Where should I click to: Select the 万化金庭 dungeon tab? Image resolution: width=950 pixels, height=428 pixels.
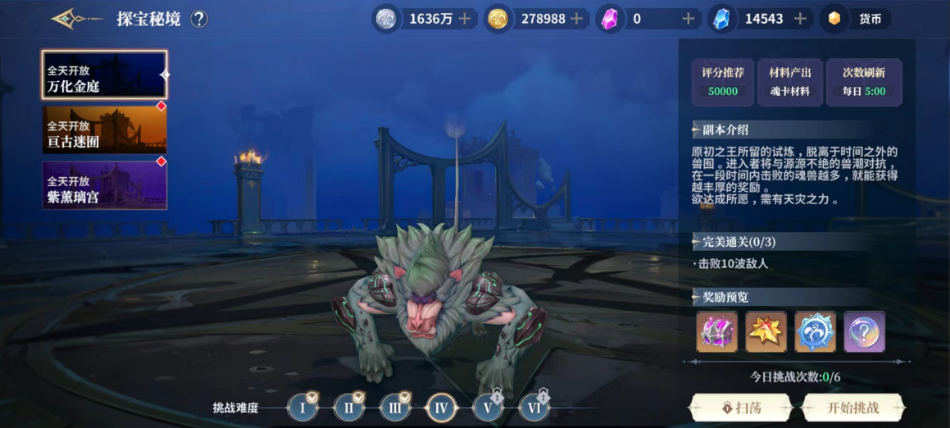103,77
